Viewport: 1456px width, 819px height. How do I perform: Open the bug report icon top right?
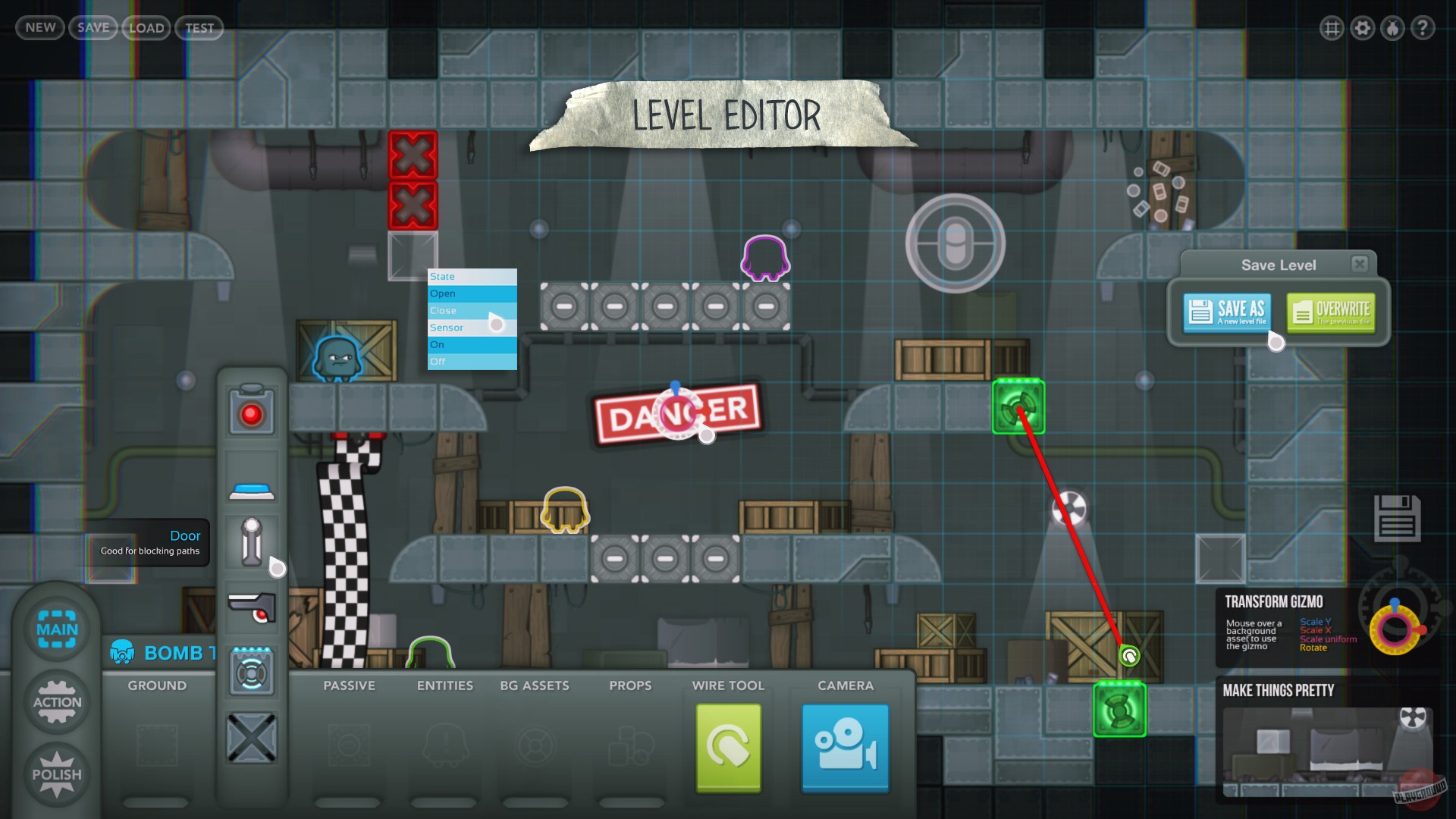[1392, 28]
